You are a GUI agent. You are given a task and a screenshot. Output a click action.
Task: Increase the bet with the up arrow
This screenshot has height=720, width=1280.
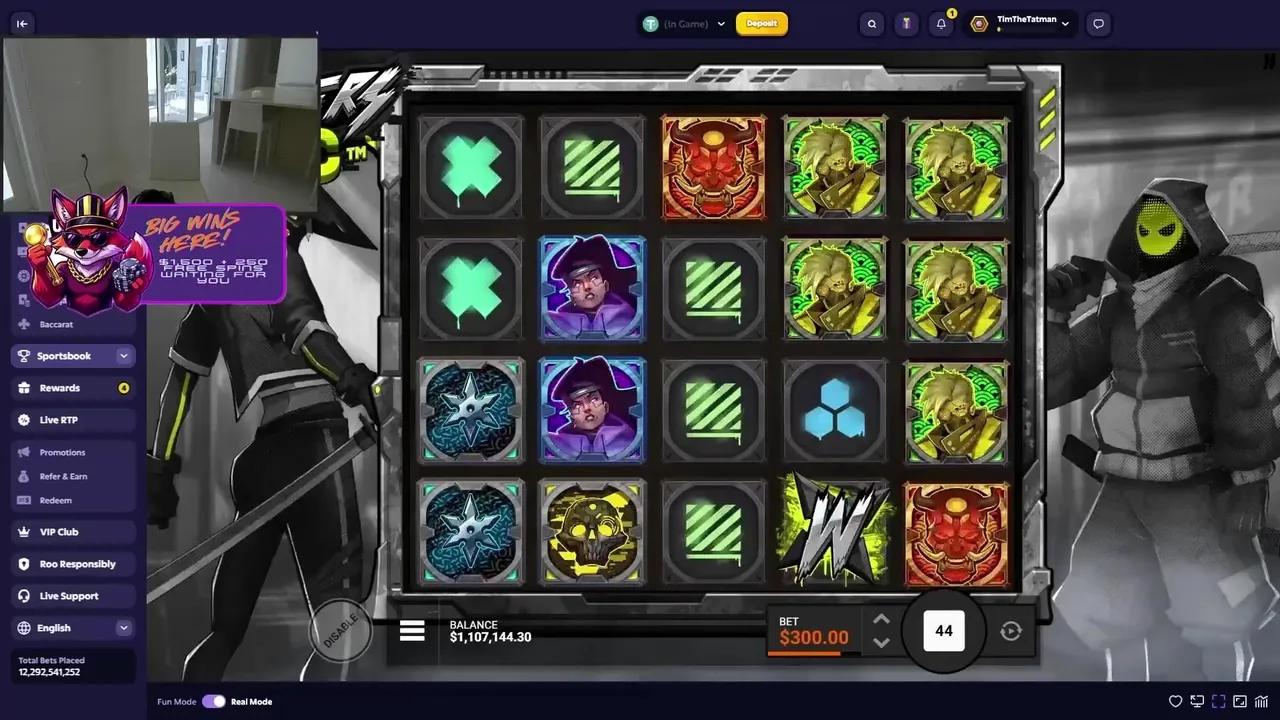click(x=881, y=619)
